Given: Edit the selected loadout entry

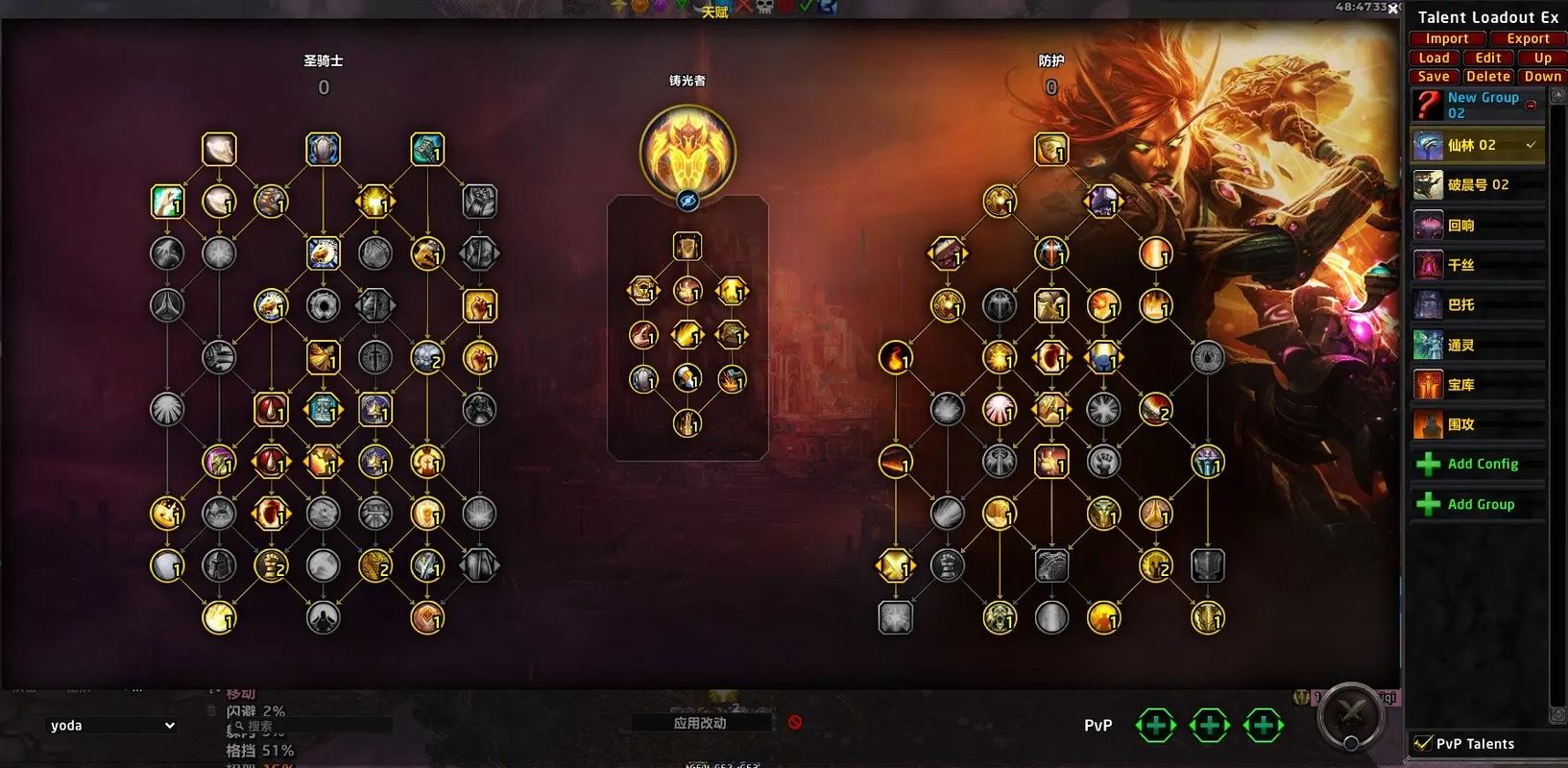Looking at the screenshot, I should (x=1487, y=58).
